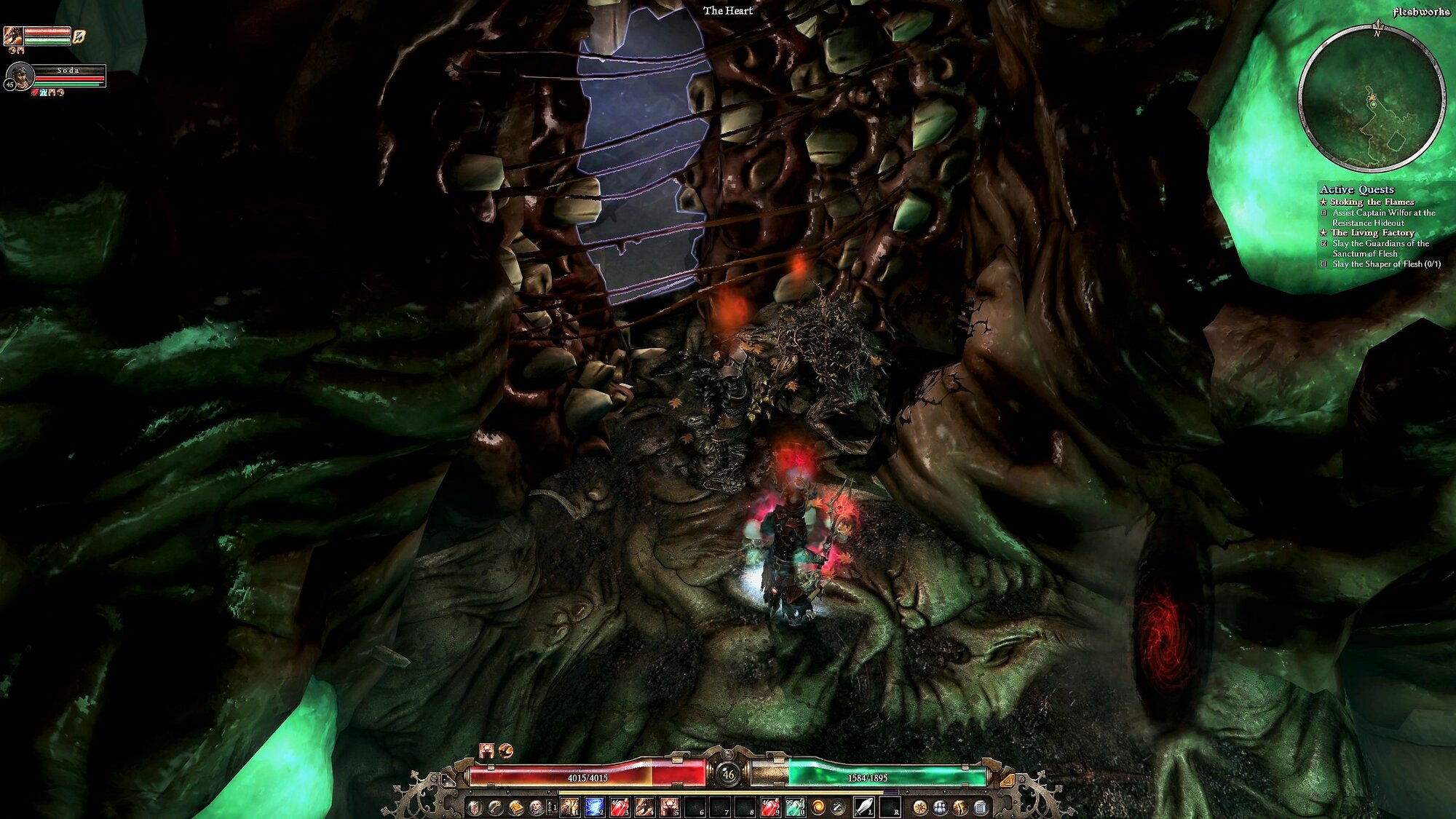Image resolution: width=1456 pixels, height=819 pixels.
Task: Activate the beast skill in slot 4
Action: (644, 807)
